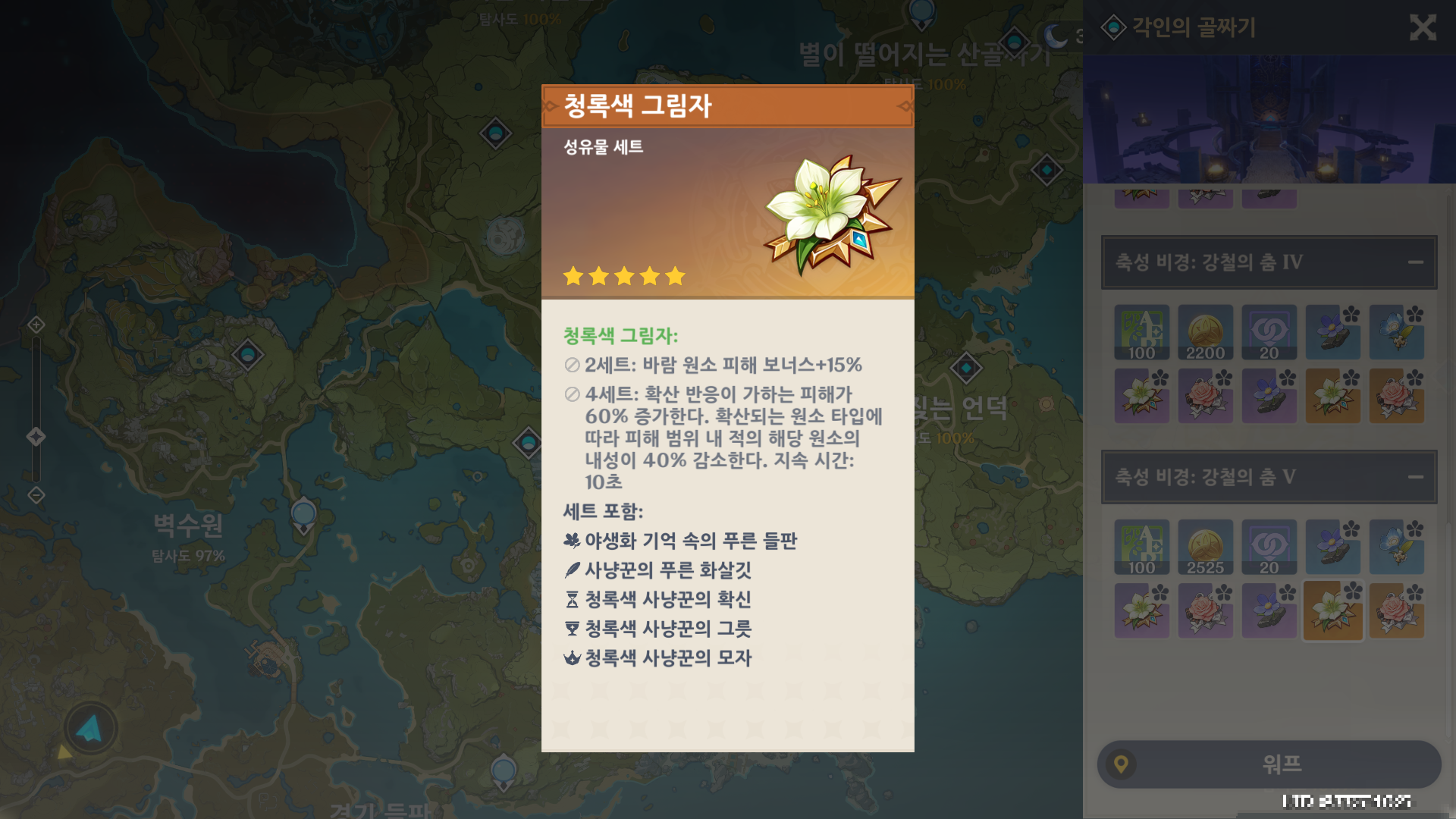
Task: Collapse the 축성 비경: 강철의 춤 IV section
Action: (x=1417, y=263)
